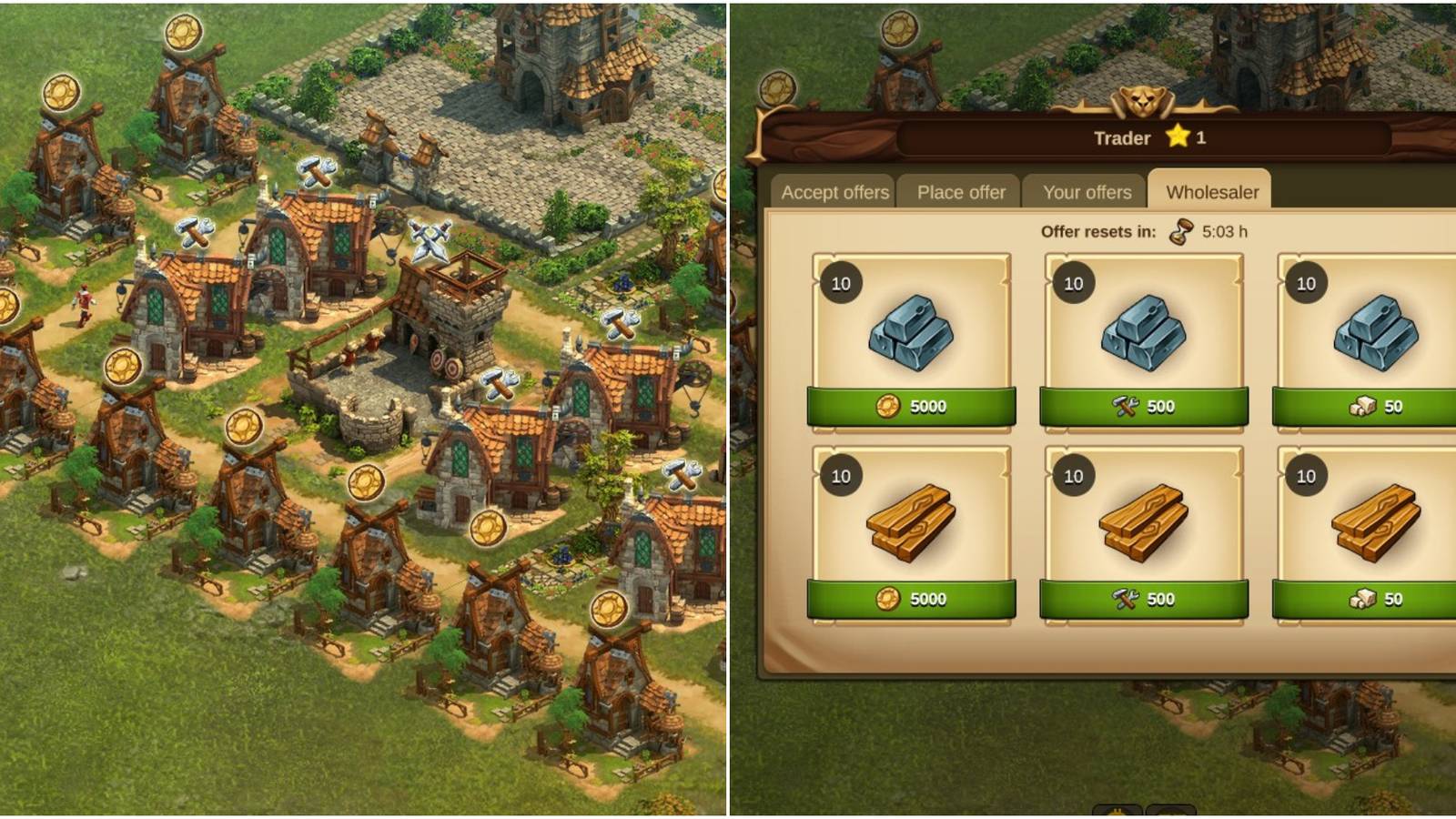Open the Place offer tab
This screenshot has width=1456, height=819.
[x=960, y=192]
